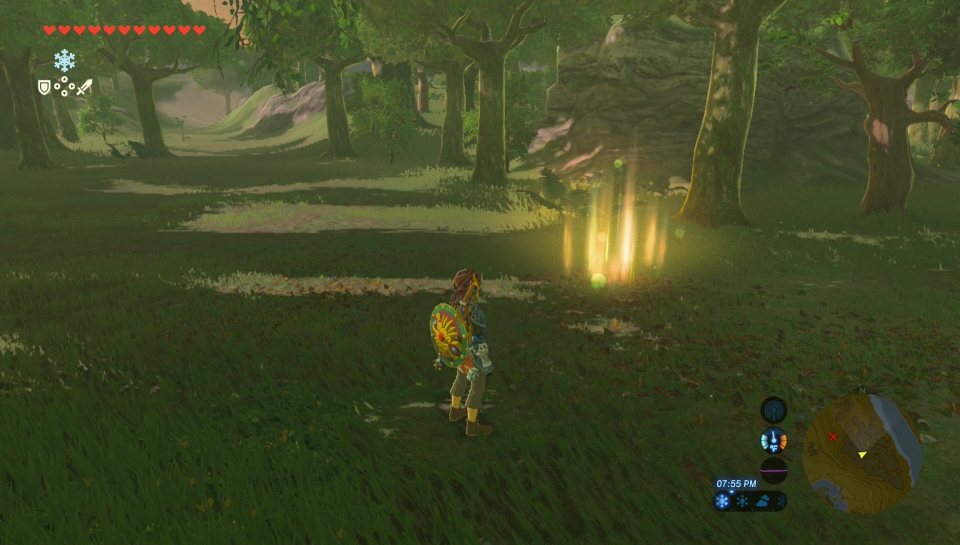
Task: Select the red X marker on minimap
Action: point(833,437)
